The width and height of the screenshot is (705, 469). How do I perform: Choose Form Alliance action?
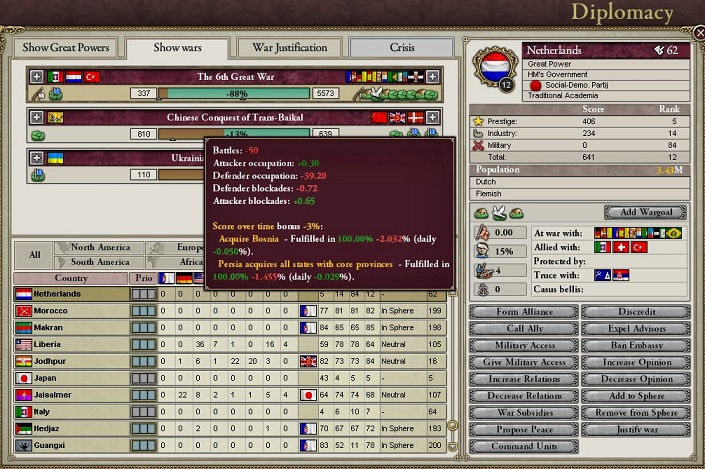pos(524,311)
